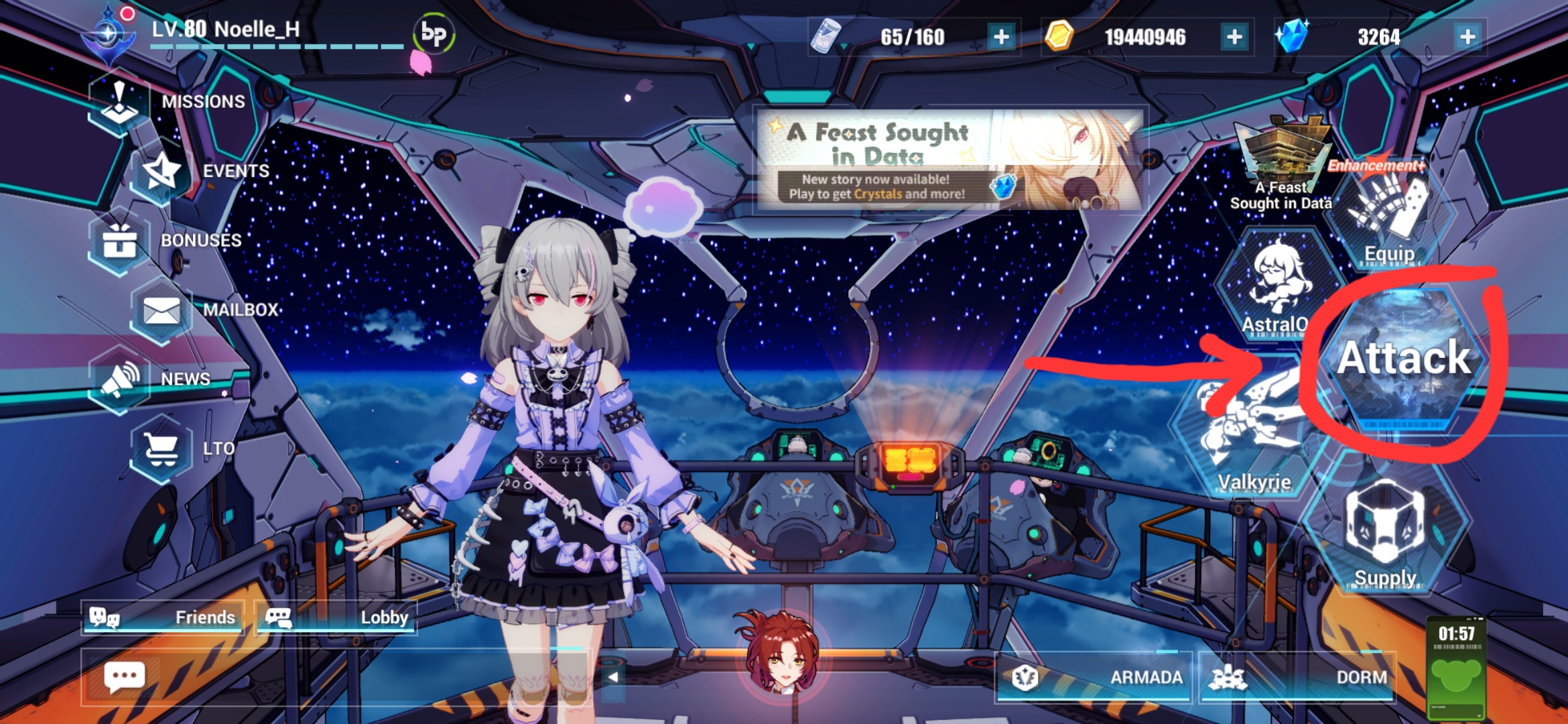Check captain level progress bar
Screen dimensions: 1568x724
click(275, 46)
